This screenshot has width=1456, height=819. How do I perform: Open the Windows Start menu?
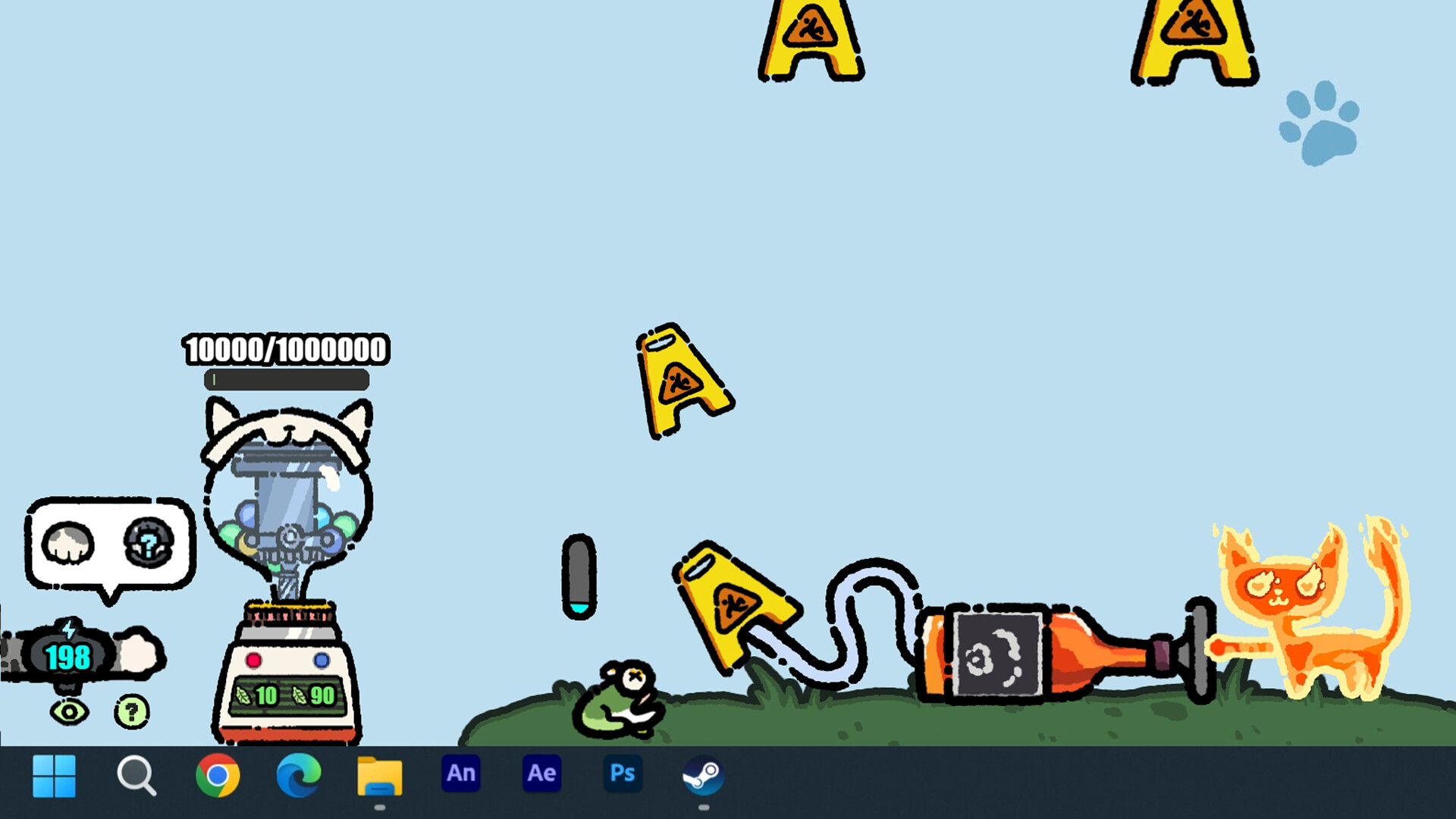(55, 775)
